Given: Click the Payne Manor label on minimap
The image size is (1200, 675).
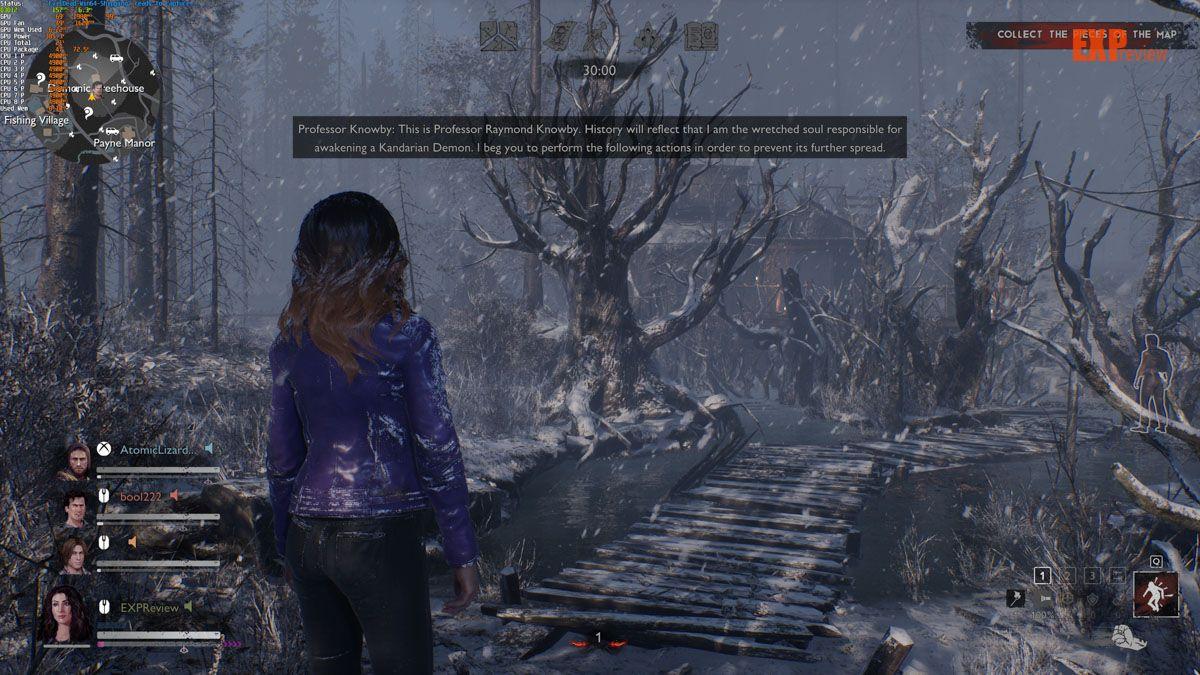Looking at the screenshot, I should click(124, 143).
